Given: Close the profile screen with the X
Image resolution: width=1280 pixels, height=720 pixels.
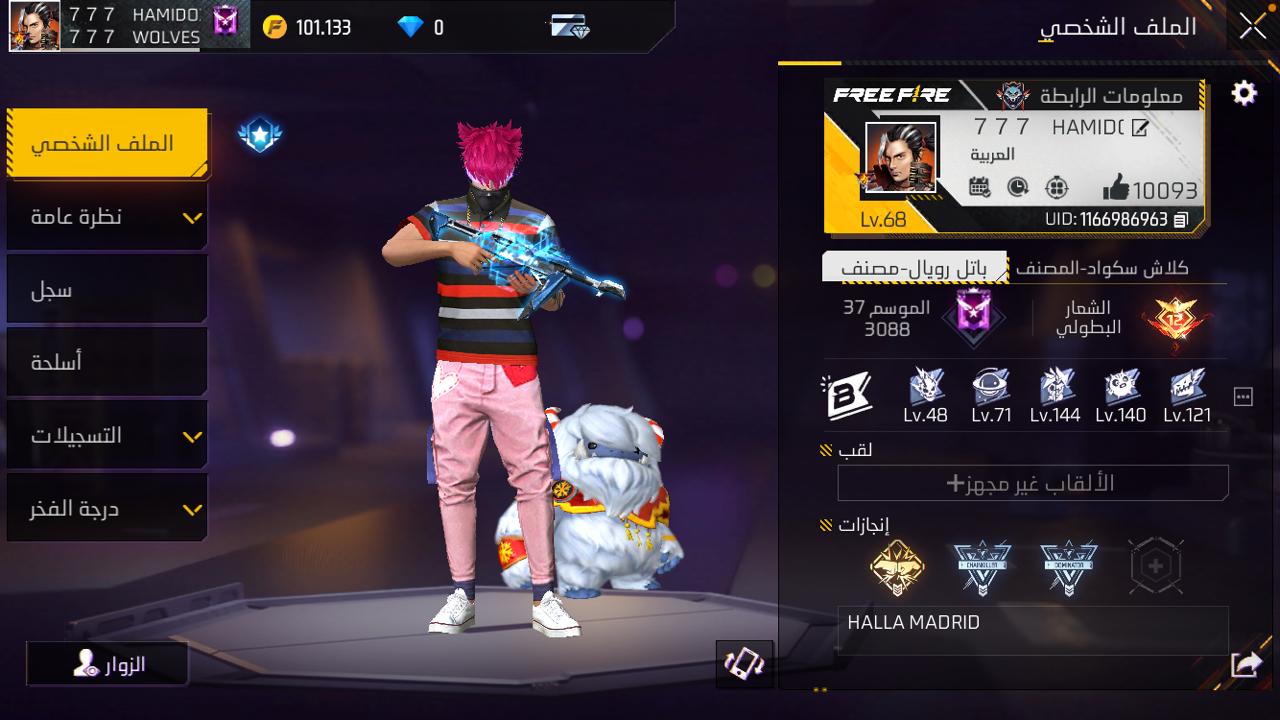Looking at the screenshot, I should pos(1253,27).
